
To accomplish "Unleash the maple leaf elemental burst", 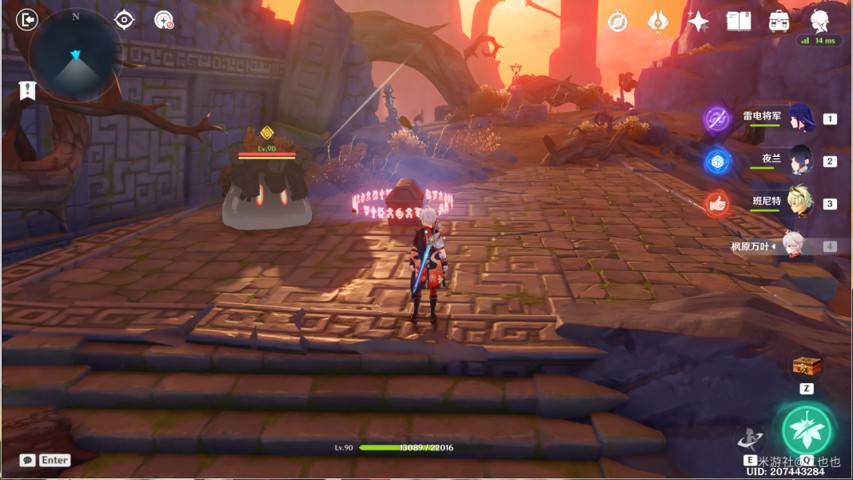I will [806, 429].
